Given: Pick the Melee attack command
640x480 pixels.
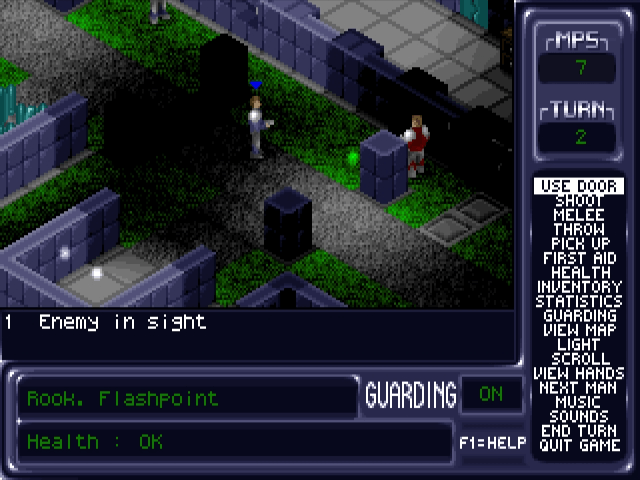Looking at the screenshot, I should (579, 215).
